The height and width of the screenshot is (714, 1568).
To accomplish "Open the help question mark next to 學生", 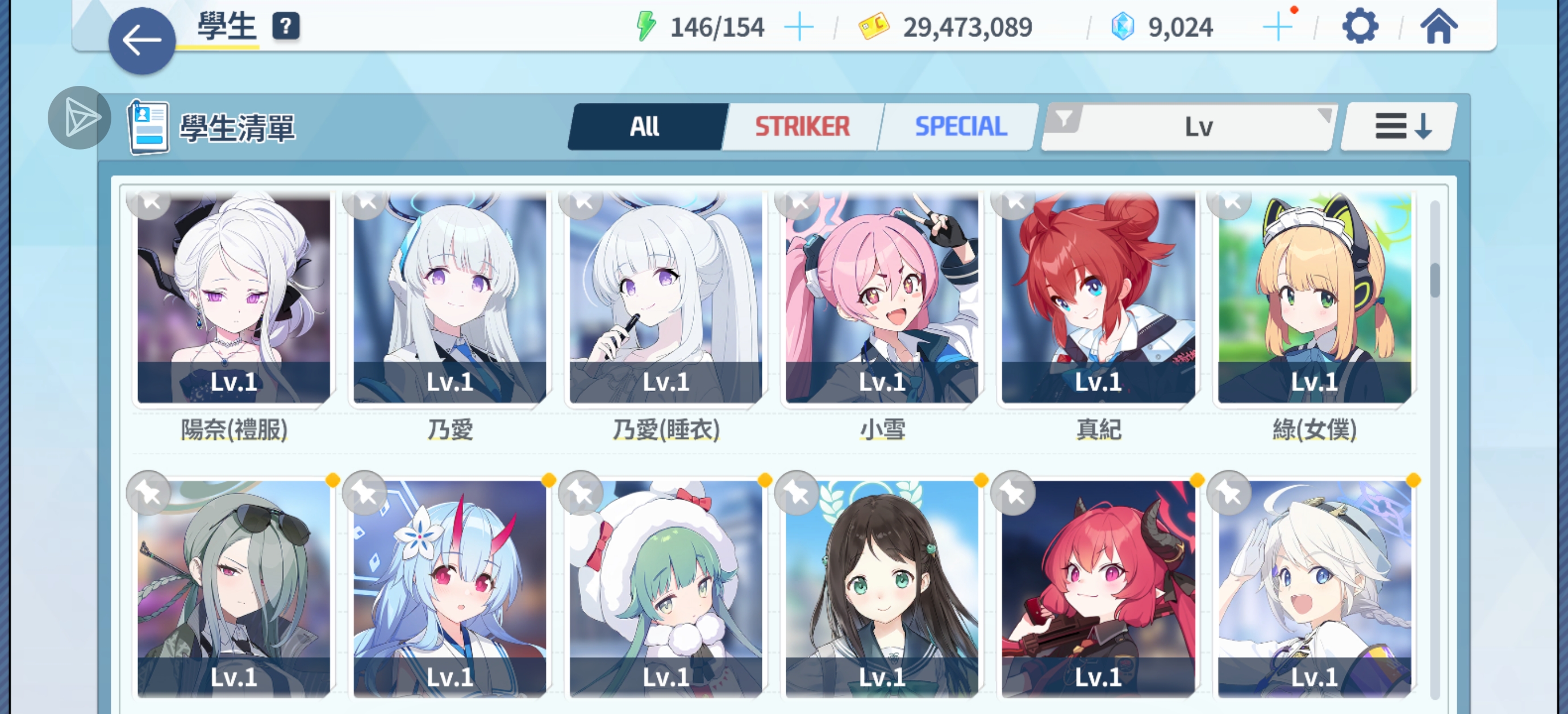I will [285, 27].
